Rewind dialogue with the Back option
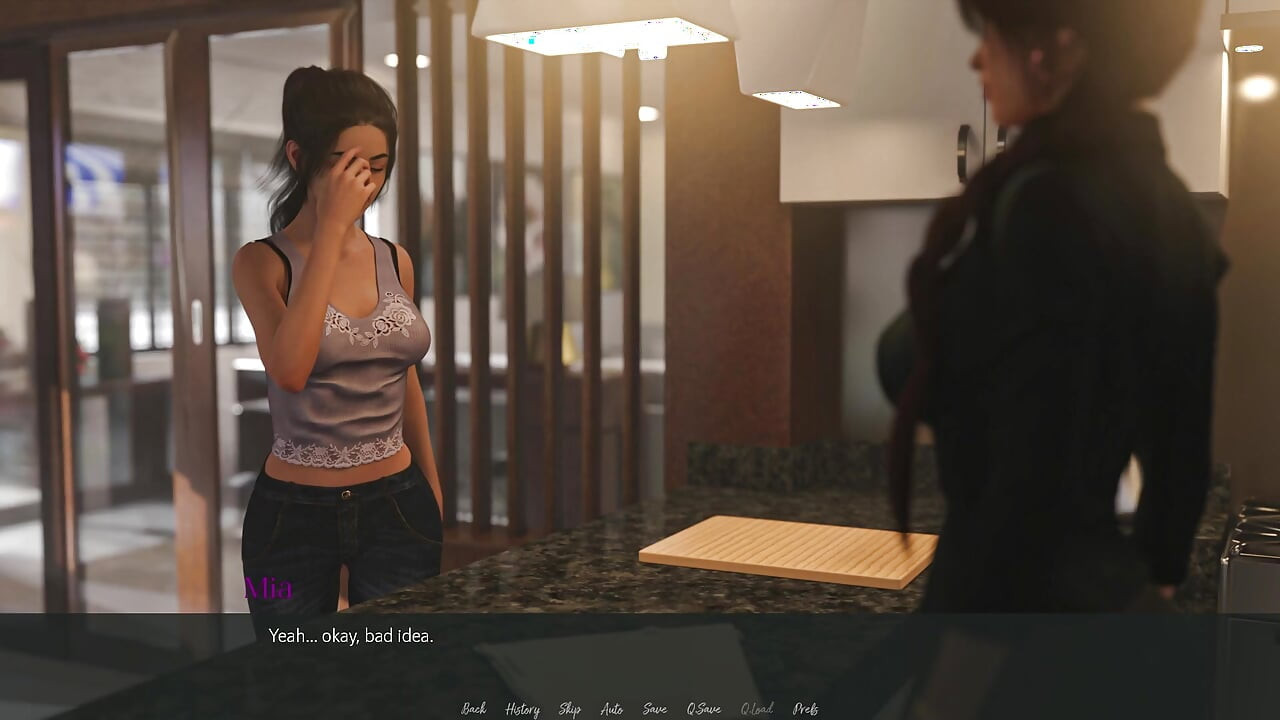 (x=473, y=708)
